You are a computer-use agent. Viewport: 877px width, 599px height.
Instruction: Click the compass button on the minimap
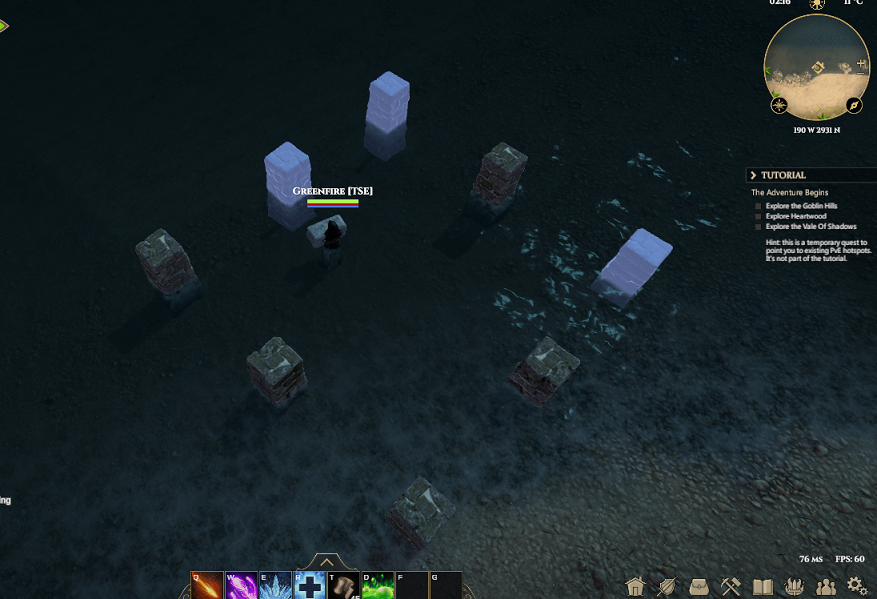coord(854,105)
